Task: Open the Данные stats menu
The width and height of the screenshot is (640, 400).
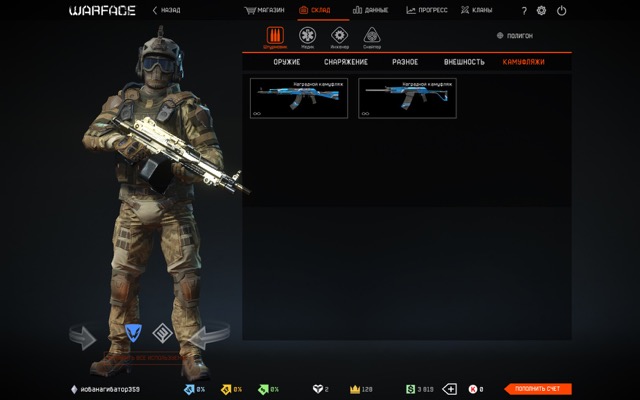Action: 370,10
